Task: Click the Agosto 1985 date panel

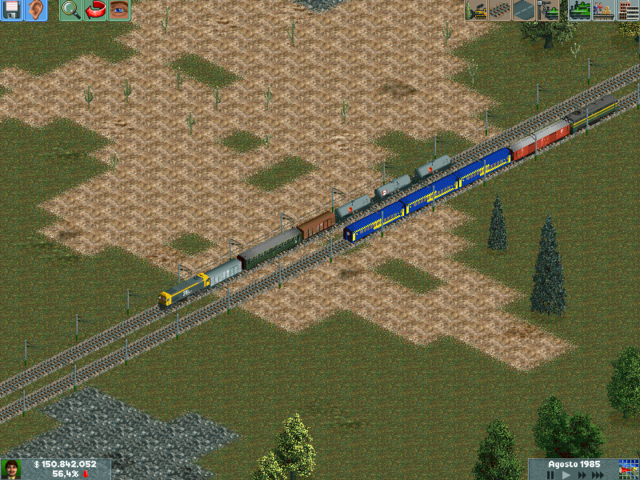Action: tap(572, 464)
